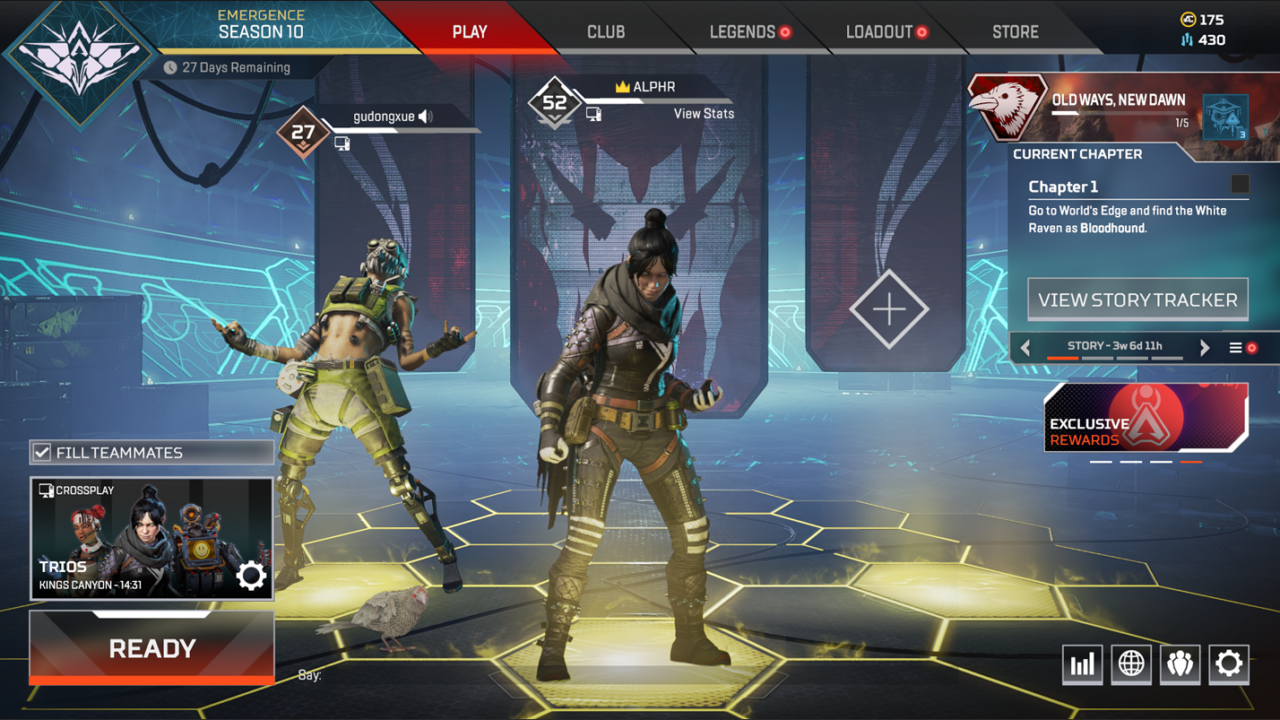The width and height of the screenshot is (1280, 720).
Task: Advance the story carousel with the right arrow
Action: (x=1204, y=347)
